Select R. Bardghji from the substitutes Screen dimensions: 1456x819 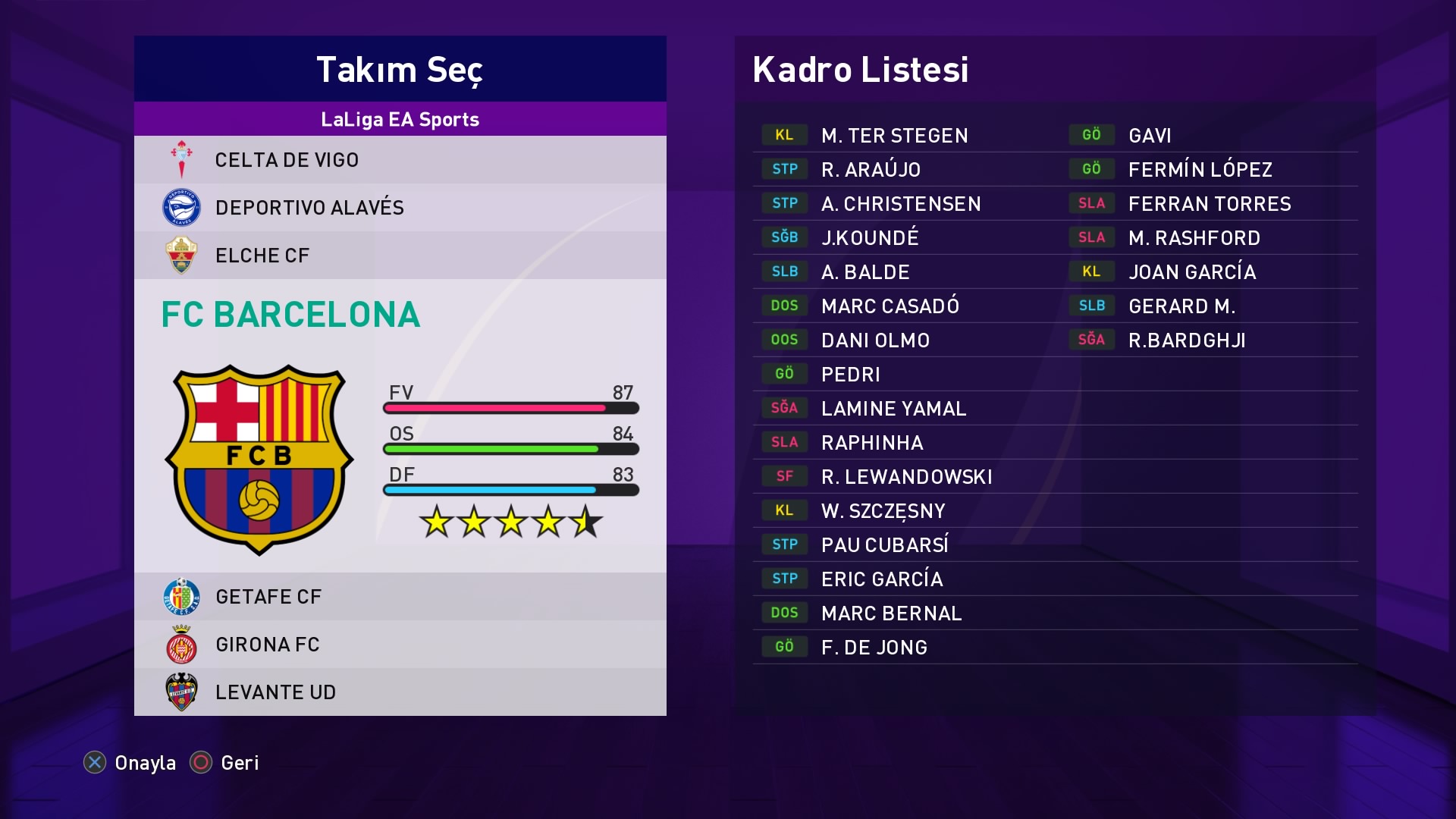pyautogui.click(x=1187, y=340)
